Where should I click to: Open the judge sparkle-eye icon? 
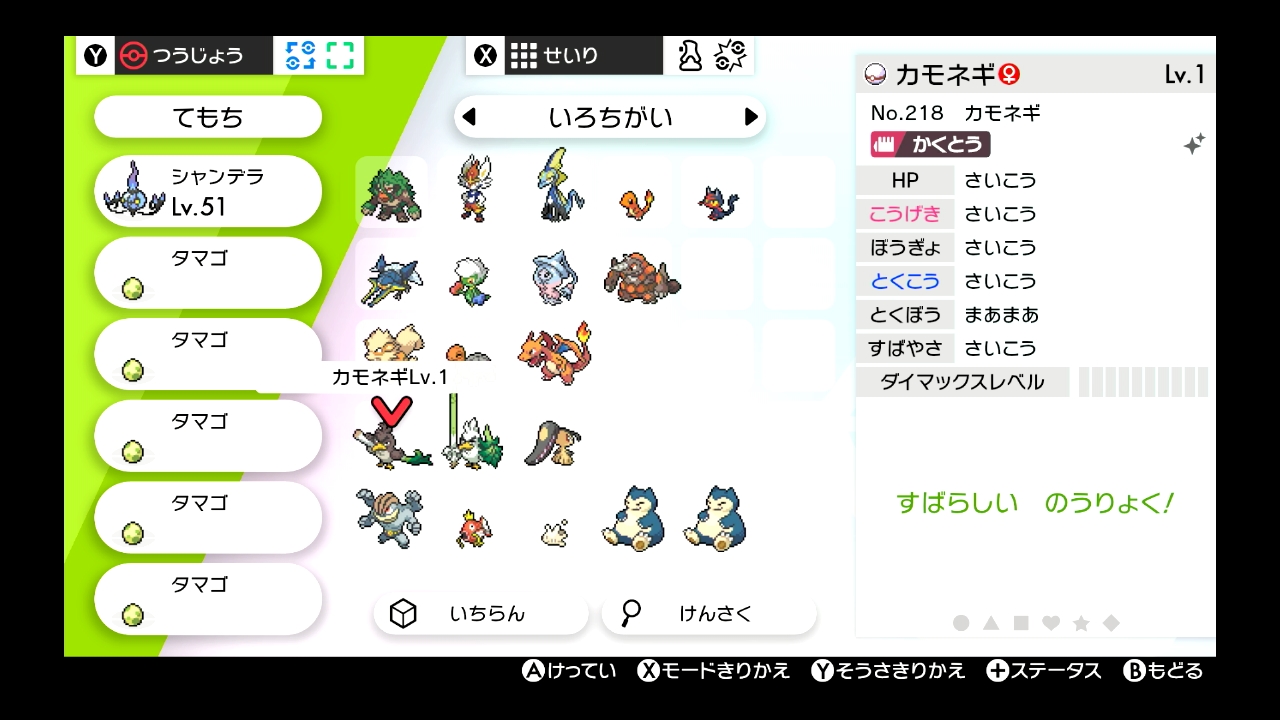point(729,56)
